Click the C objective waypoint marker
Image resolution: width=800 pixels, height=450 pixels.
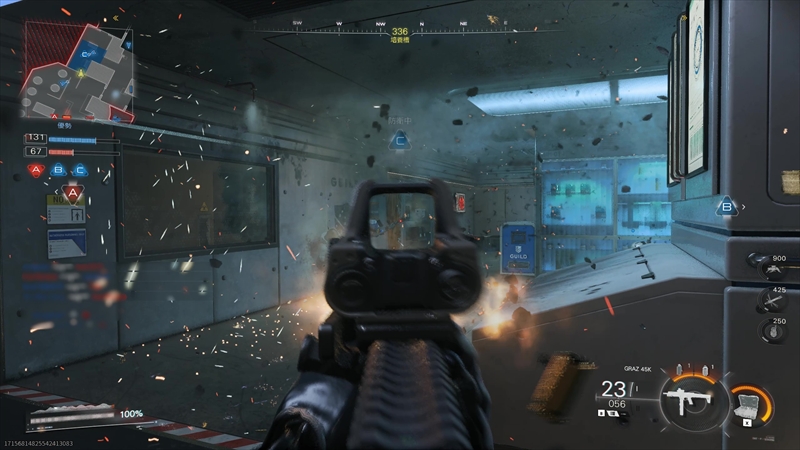[401, 142]
